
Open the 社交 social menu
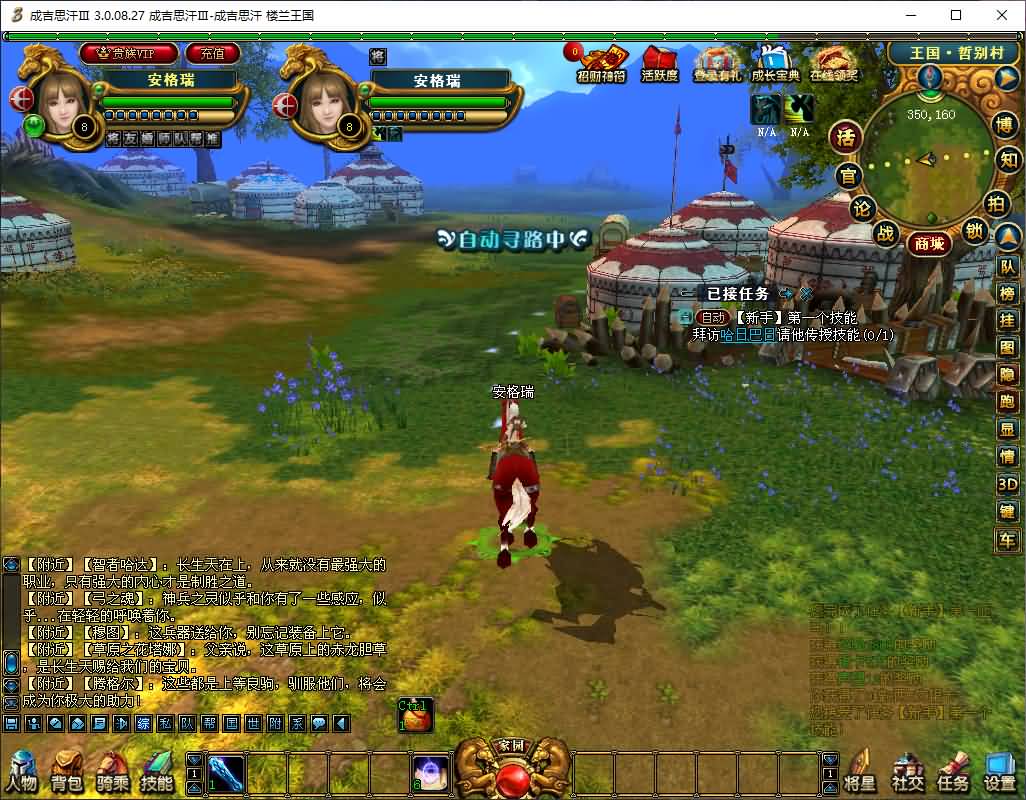pyautogui.click(x=907, y=771)
